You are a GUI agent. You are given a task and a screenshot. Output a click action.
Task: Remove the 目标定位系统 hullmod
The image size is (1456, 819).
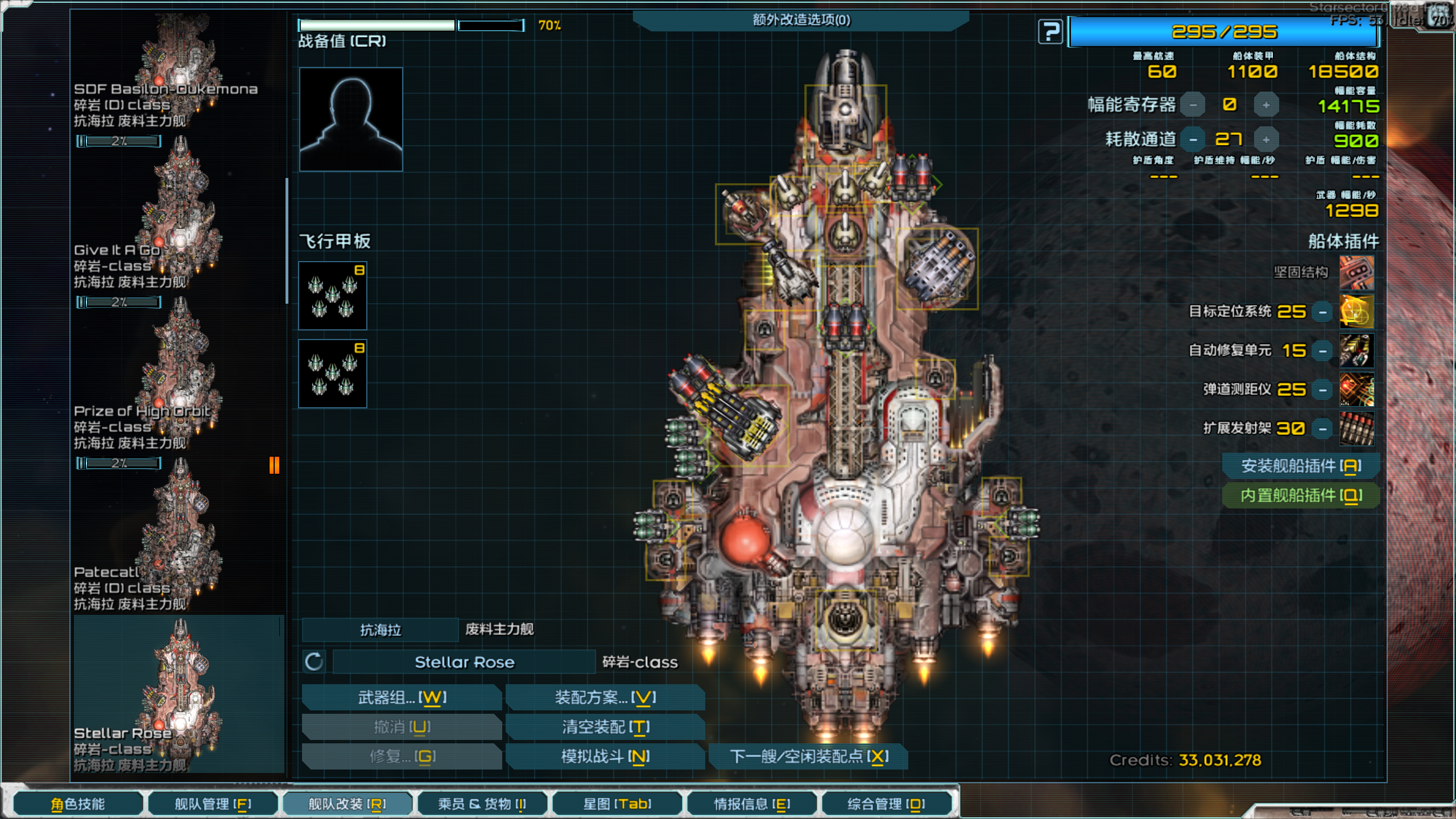coord(1322,312)
